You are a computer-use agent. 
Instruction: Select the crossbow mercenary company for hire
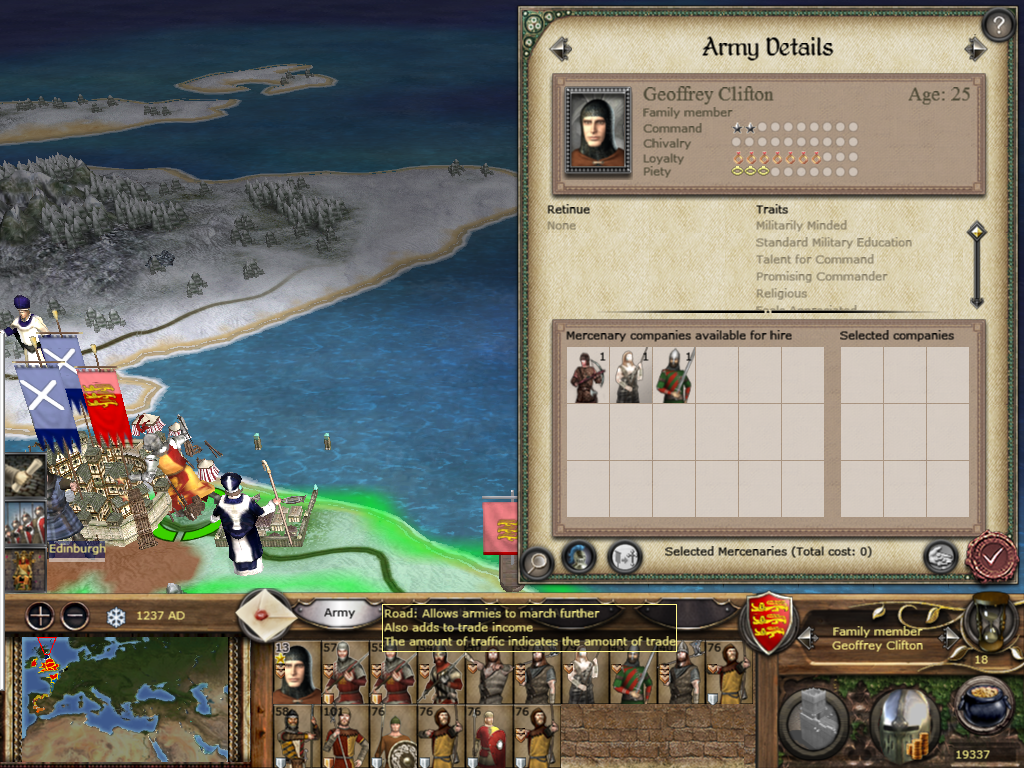click(x=588, y=376)
